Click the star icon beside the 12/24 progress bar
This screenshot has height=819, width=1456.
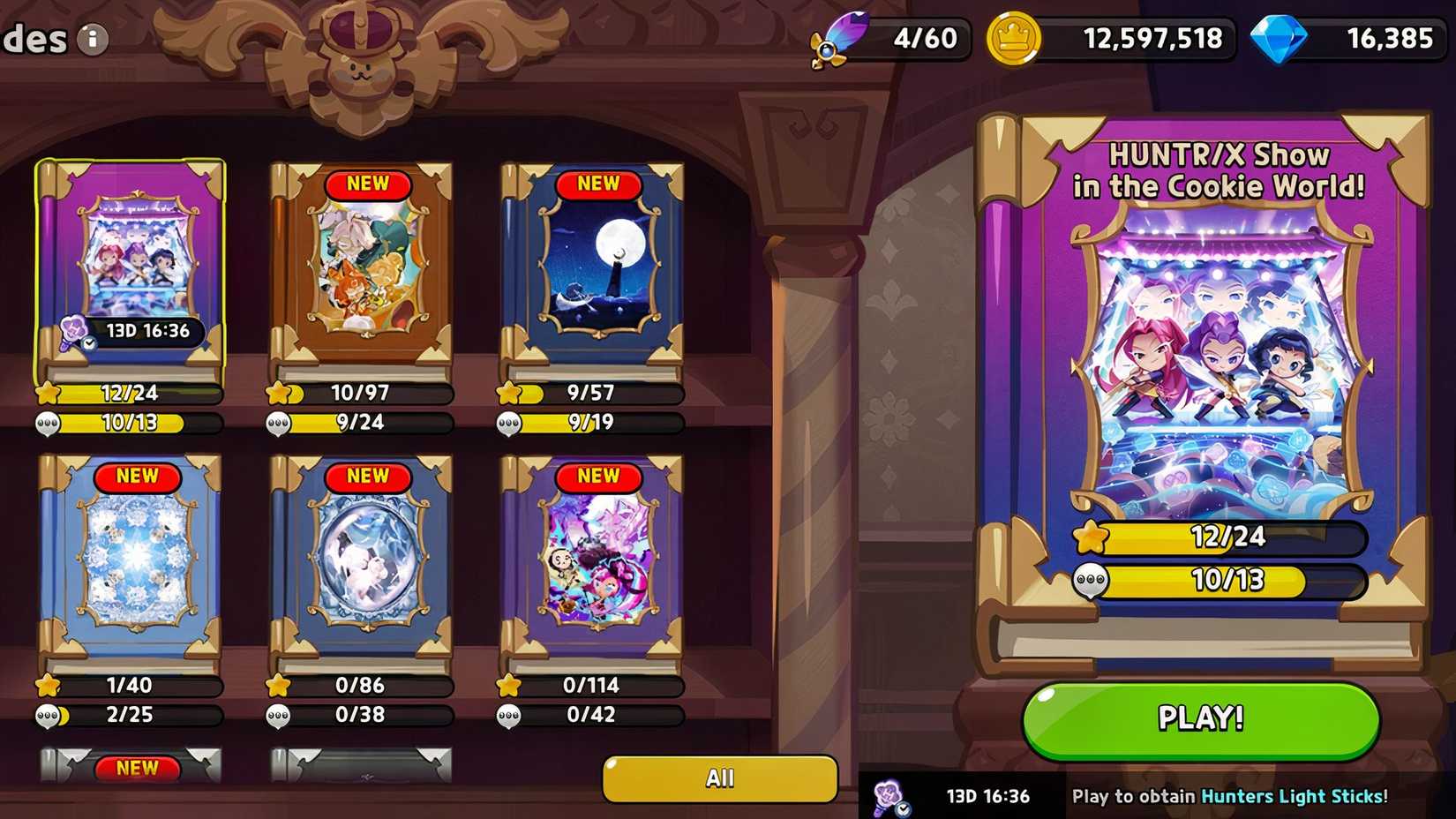(x=1090, y=535)
